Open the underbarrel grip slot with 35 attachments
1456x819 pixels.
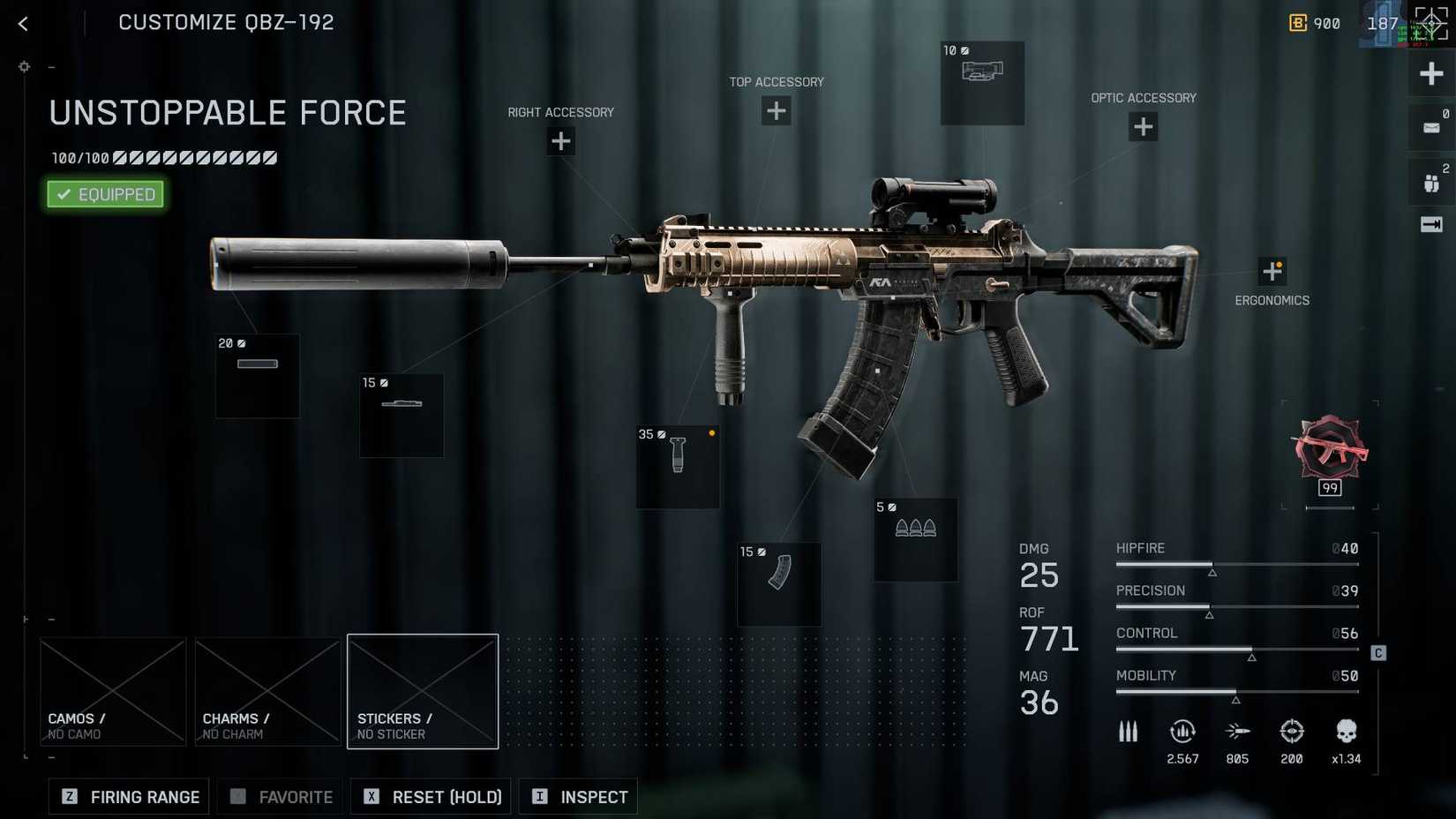678,468
